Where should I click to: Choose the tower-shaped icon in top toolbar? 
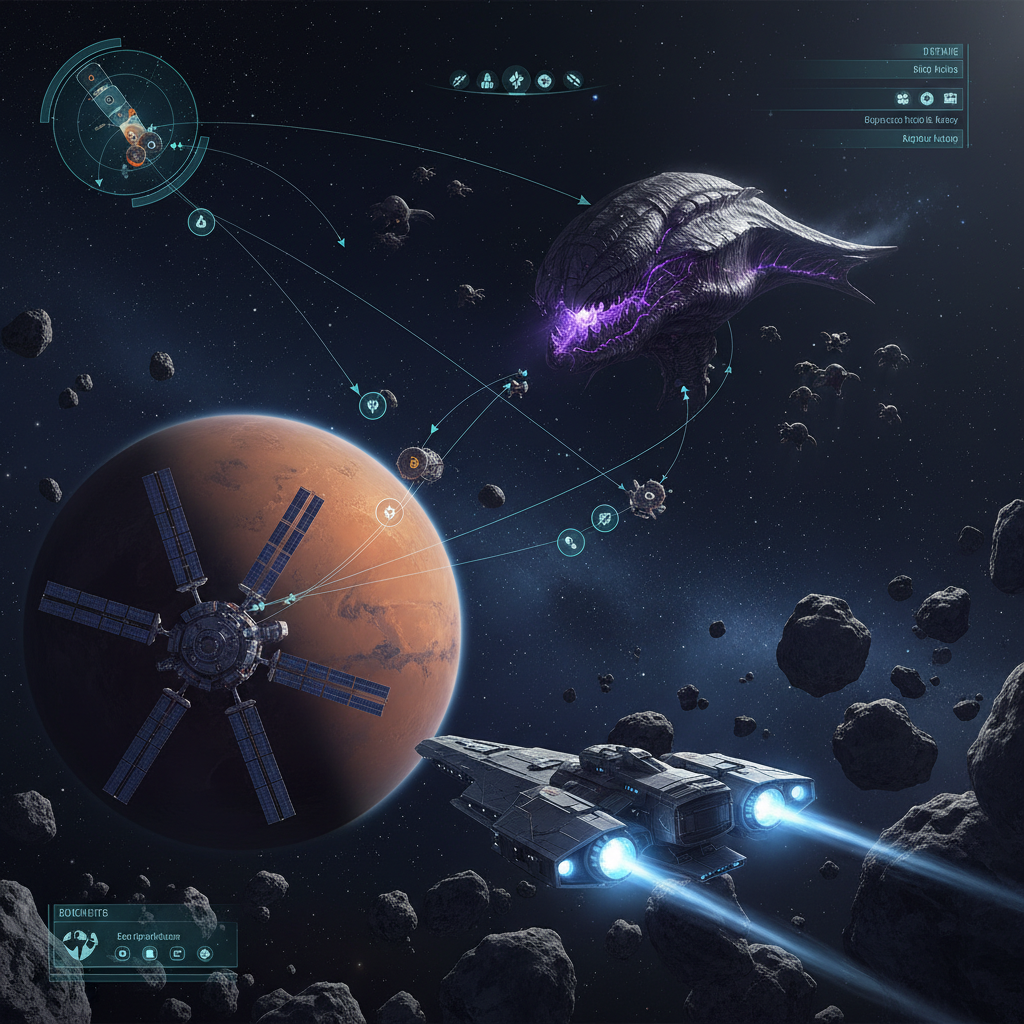488,78
